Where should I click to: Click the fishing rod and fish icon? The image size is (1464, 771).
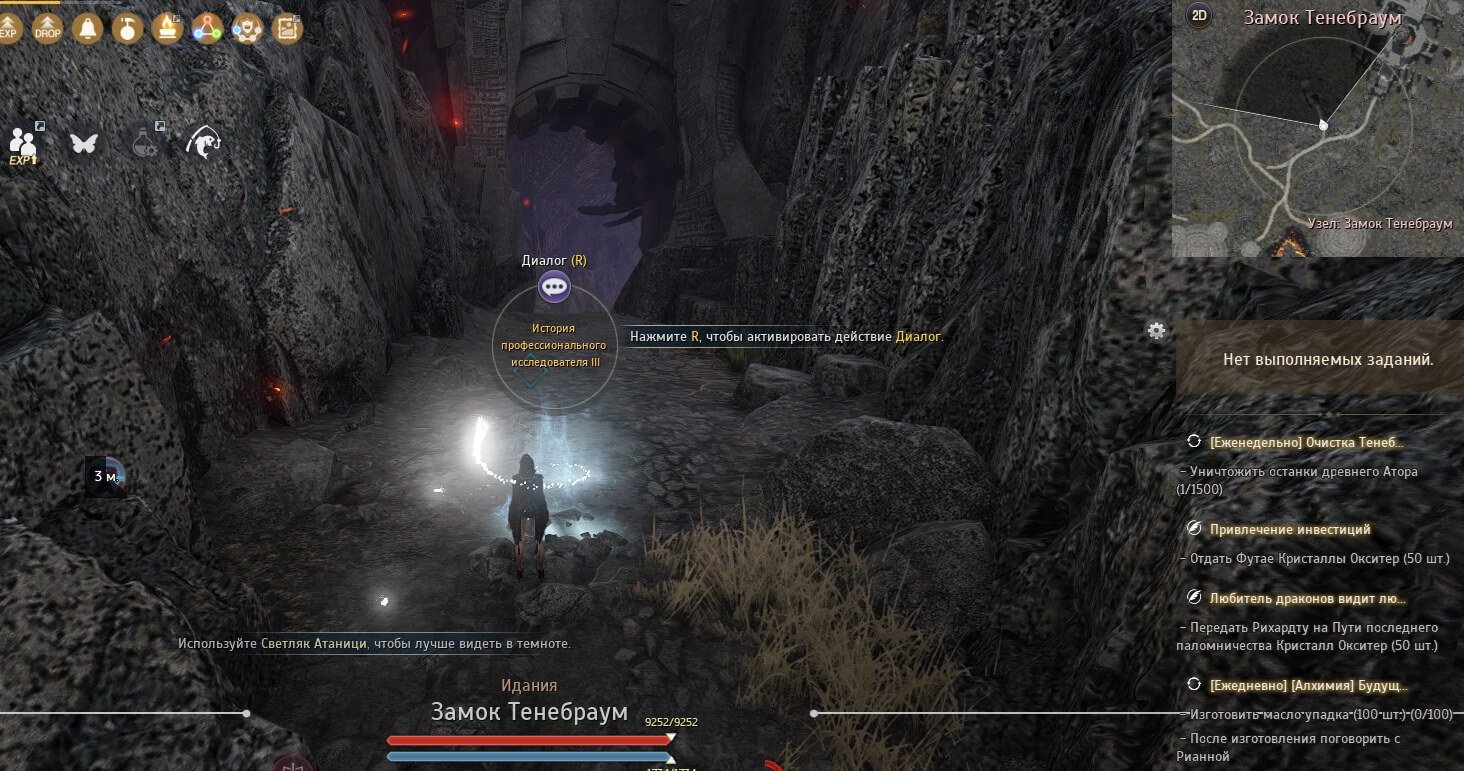204,143
